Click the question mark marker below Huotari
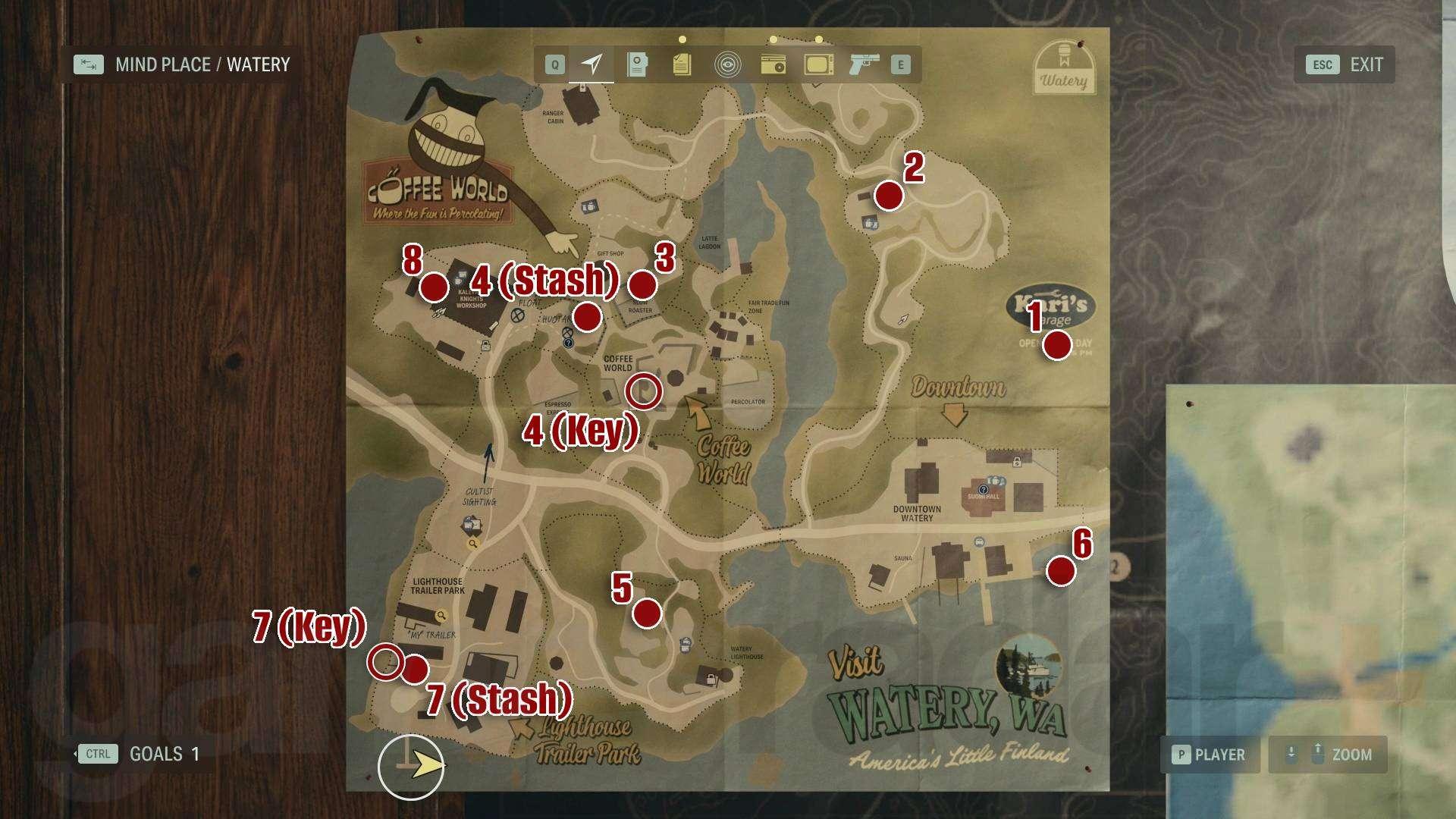Image resolution: width=1456 pixels, height=819 pixels. click(569, 344)
